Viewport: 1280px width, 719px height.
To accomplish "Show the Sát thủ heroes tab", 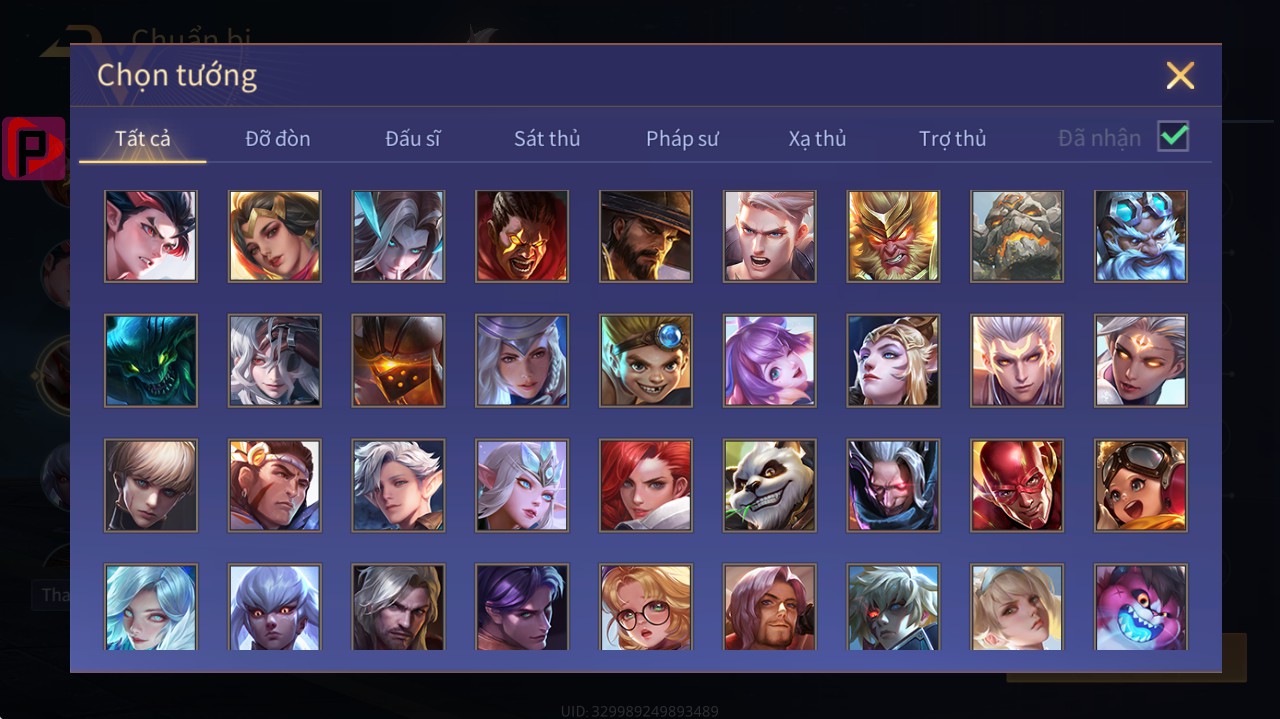I will (x=547, y=139).
